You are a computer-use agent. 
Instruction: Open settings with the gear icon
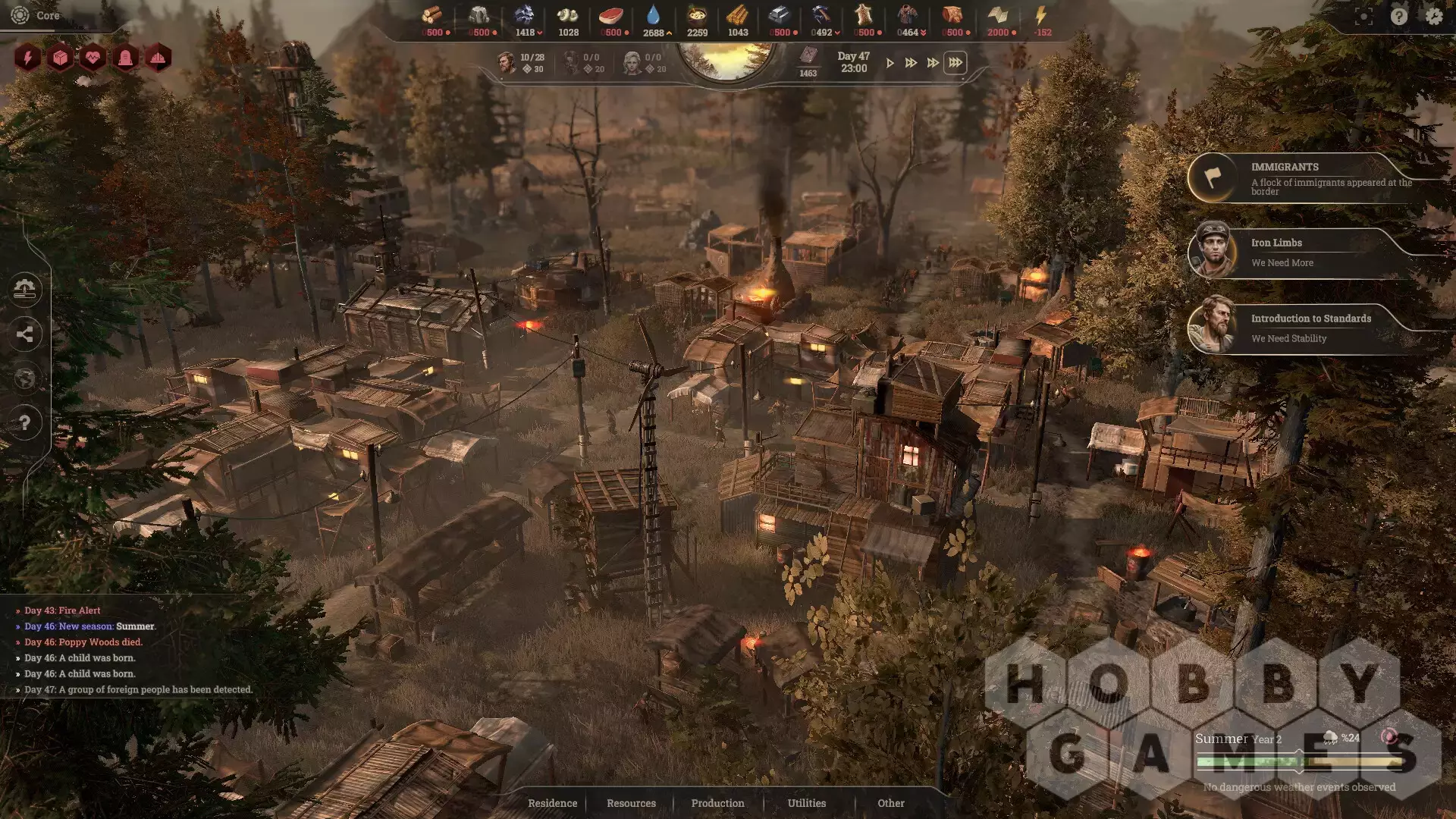(x=1433, y=16)
